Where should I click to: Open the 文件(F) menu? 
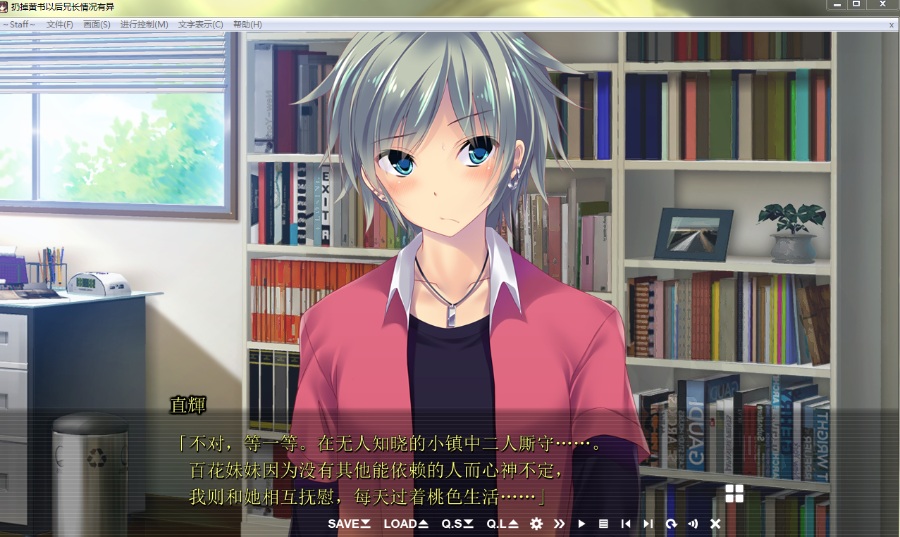60,24
